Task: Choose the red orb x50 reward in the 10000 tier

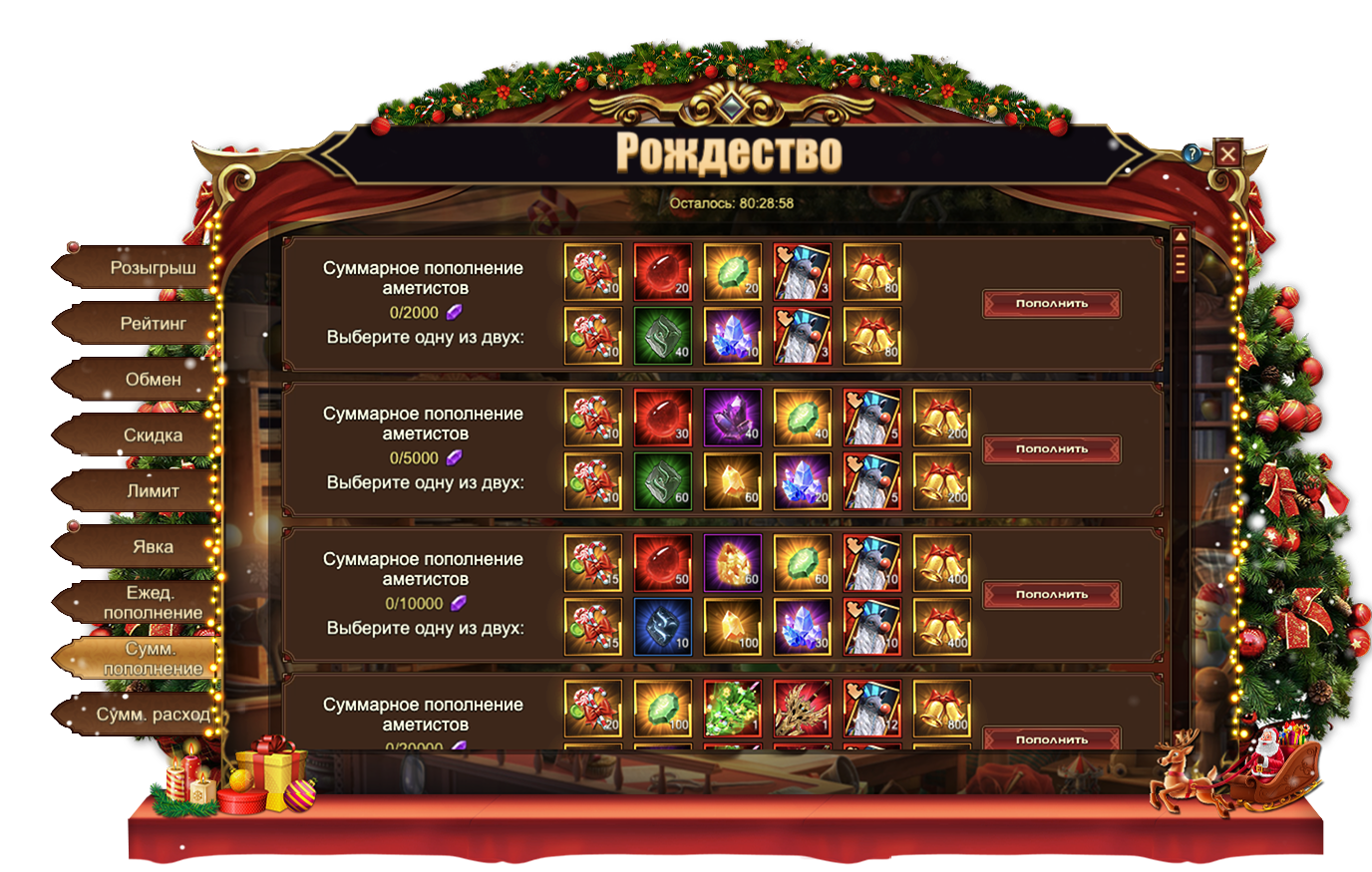Action: [x=663, y=563]
